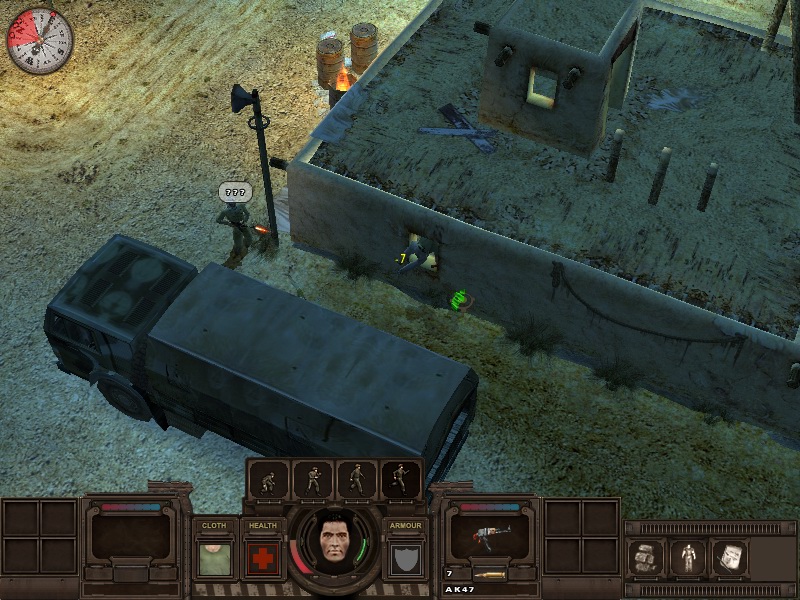Select the Armour shield slot
This screenshot has height=600, width=800.
[407, 558]
